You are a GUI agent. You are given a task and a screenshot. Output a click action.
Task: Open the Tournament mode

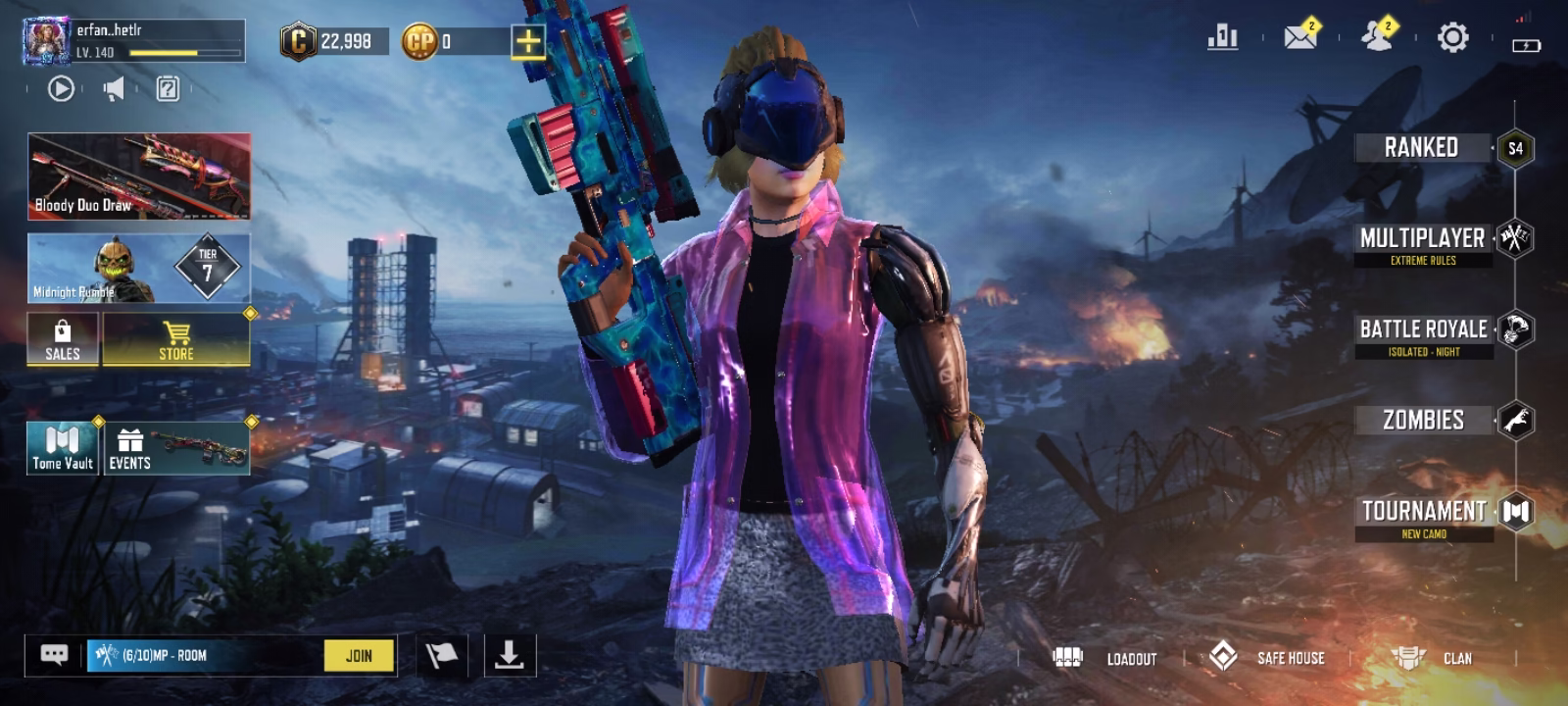tap(1425, 512)
